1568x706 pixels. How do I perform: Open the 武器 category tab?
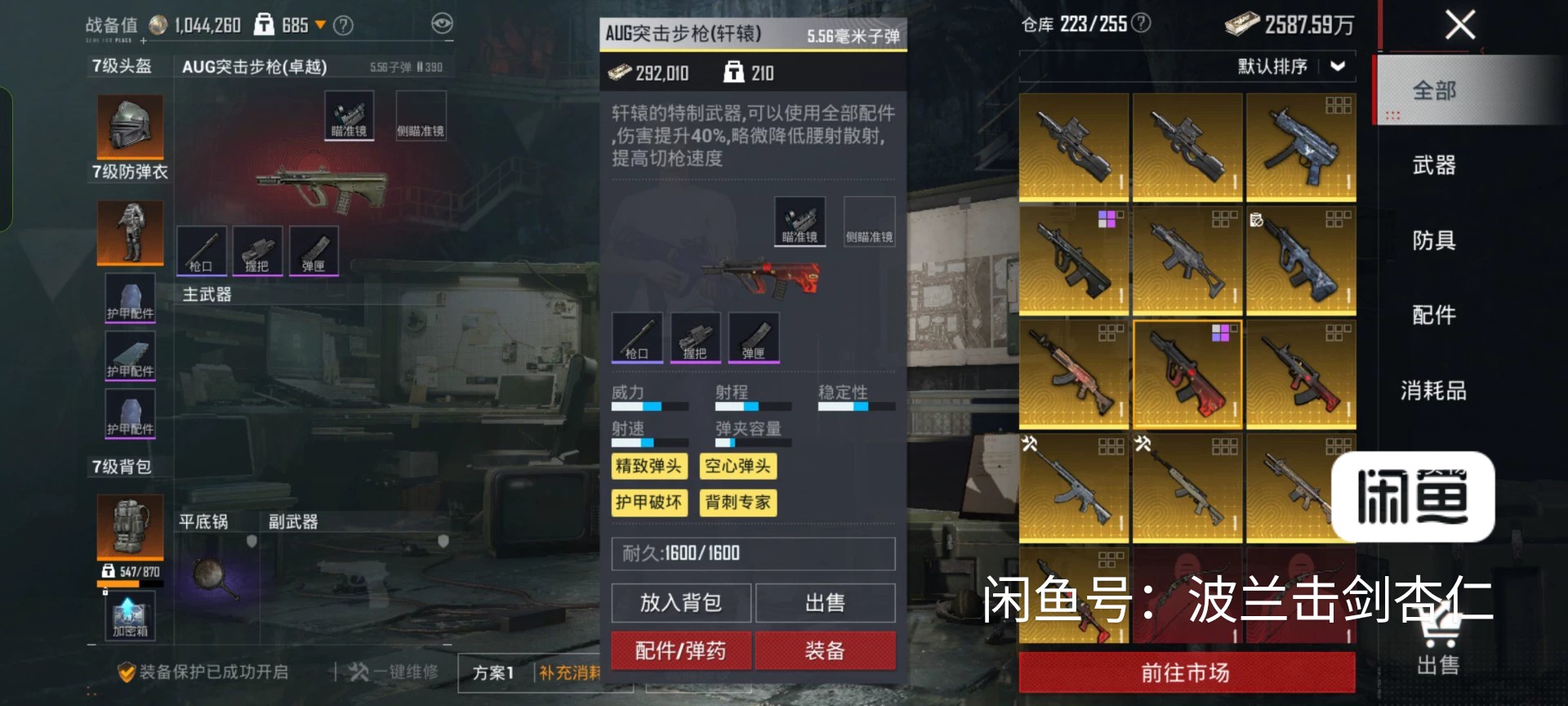pos(1434,166)
